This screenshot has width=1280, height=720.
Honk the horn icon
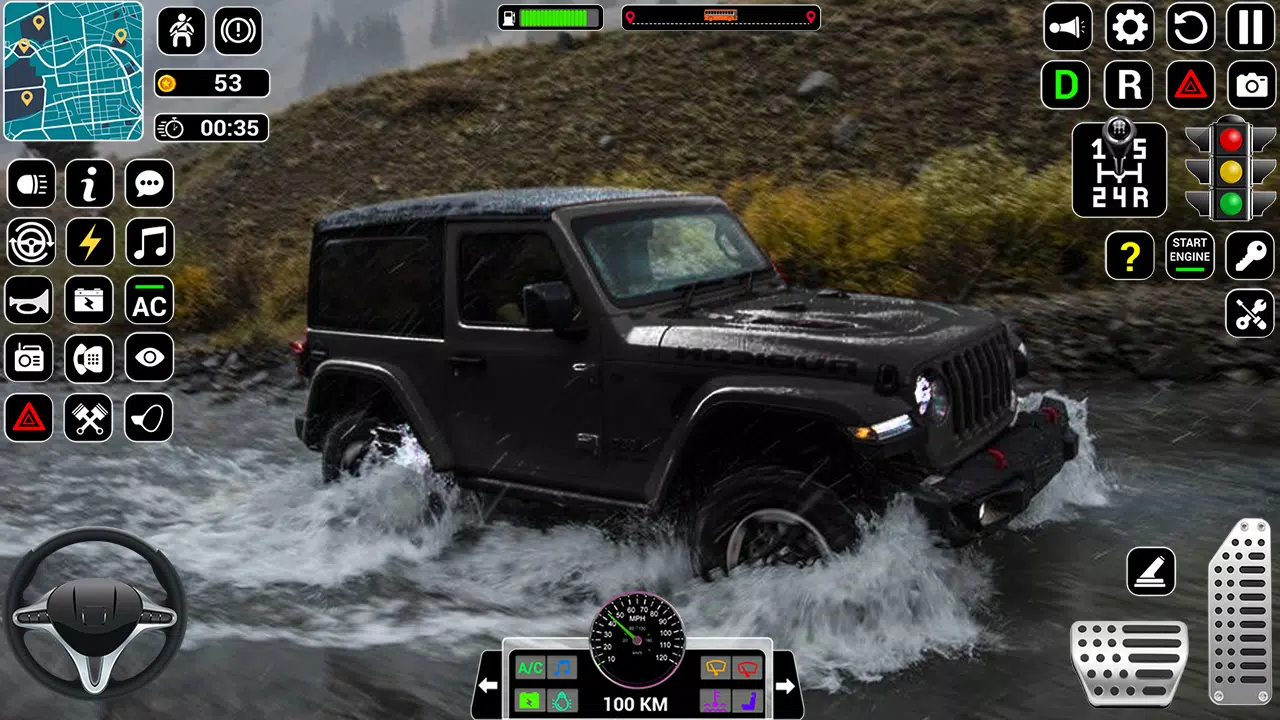coord(31,301)
